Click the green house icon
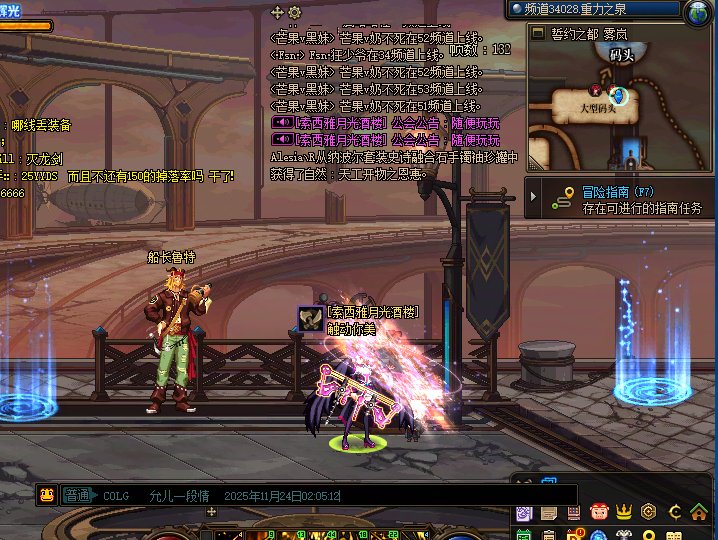Viewport: 718px width, 540px height. tap(701, 513)
